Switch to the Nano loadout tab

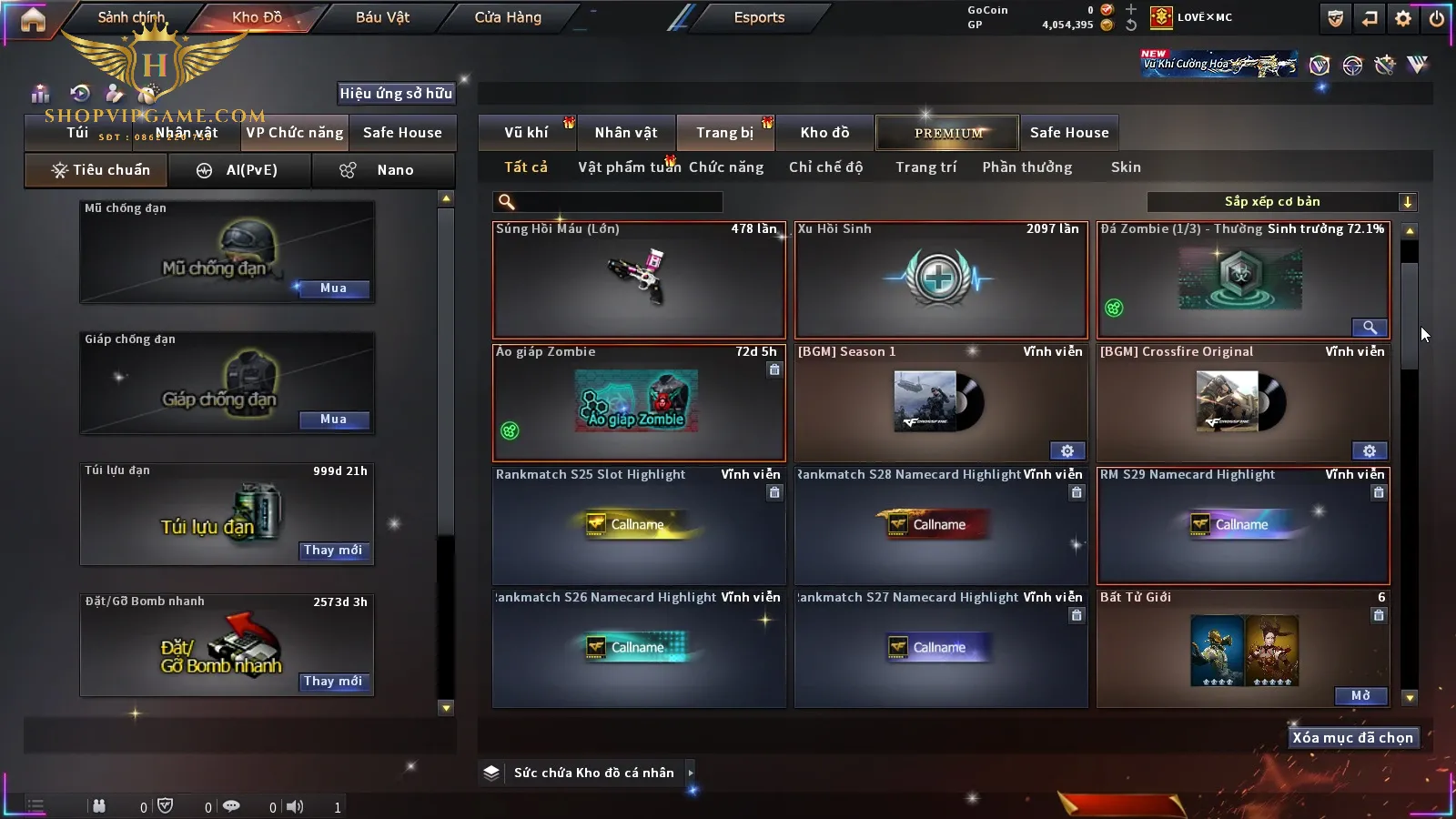point(384,170)
